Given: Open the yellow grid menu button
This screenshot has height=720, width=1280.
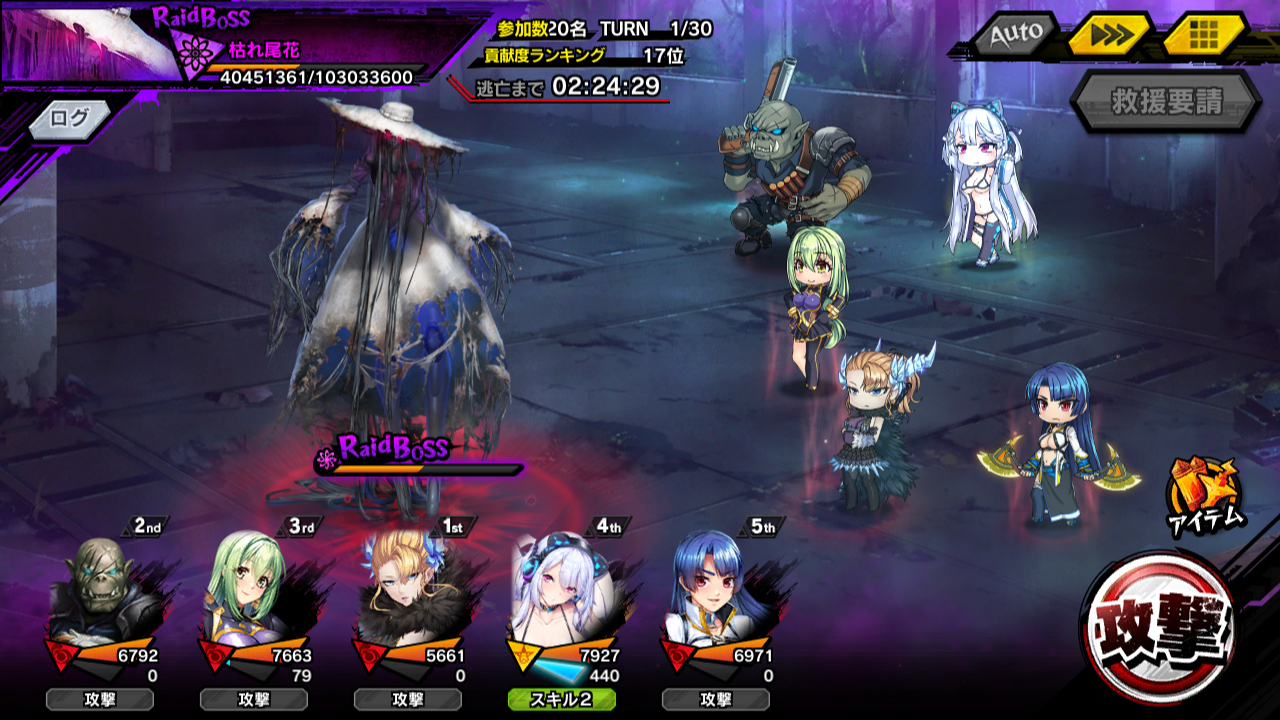Looking at the screenshot, I should [1203, 36].
